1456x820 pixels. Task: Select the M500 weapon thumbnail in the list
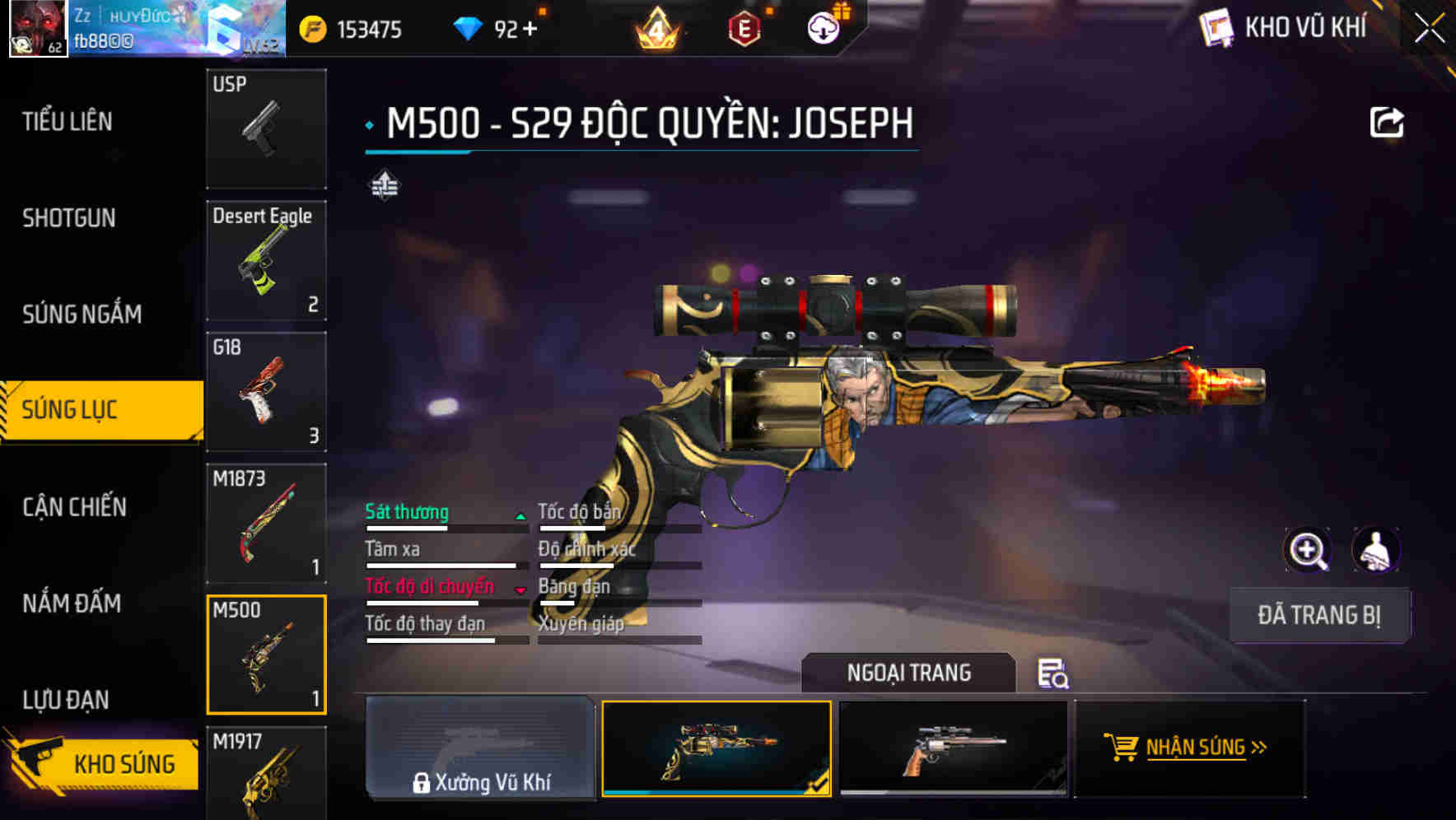(x=266, y=653)
